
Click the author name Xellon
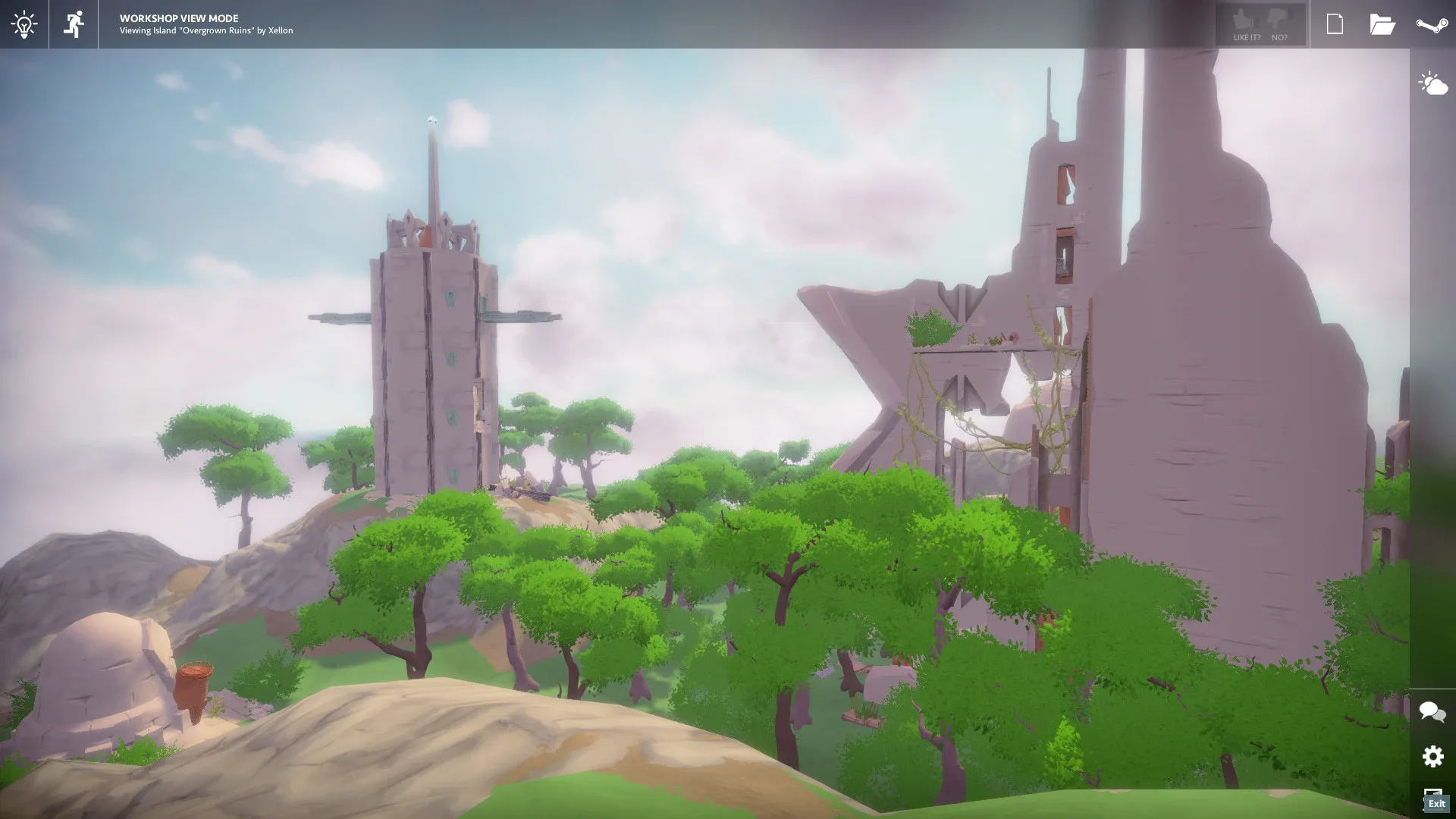[282, 31]
